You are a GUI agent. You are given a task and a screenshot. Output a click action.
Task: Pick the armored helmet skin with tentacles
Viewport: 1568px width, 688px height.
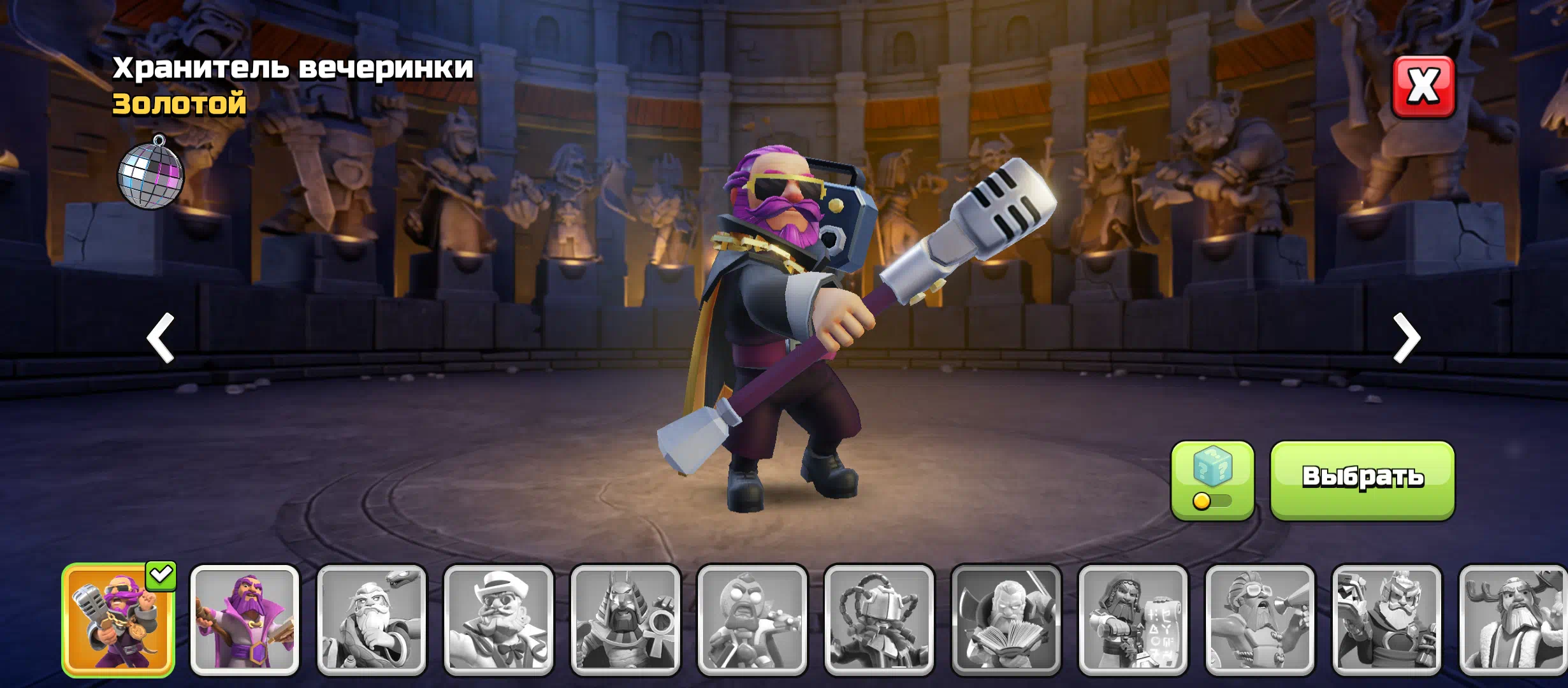(x=879, y=620)
